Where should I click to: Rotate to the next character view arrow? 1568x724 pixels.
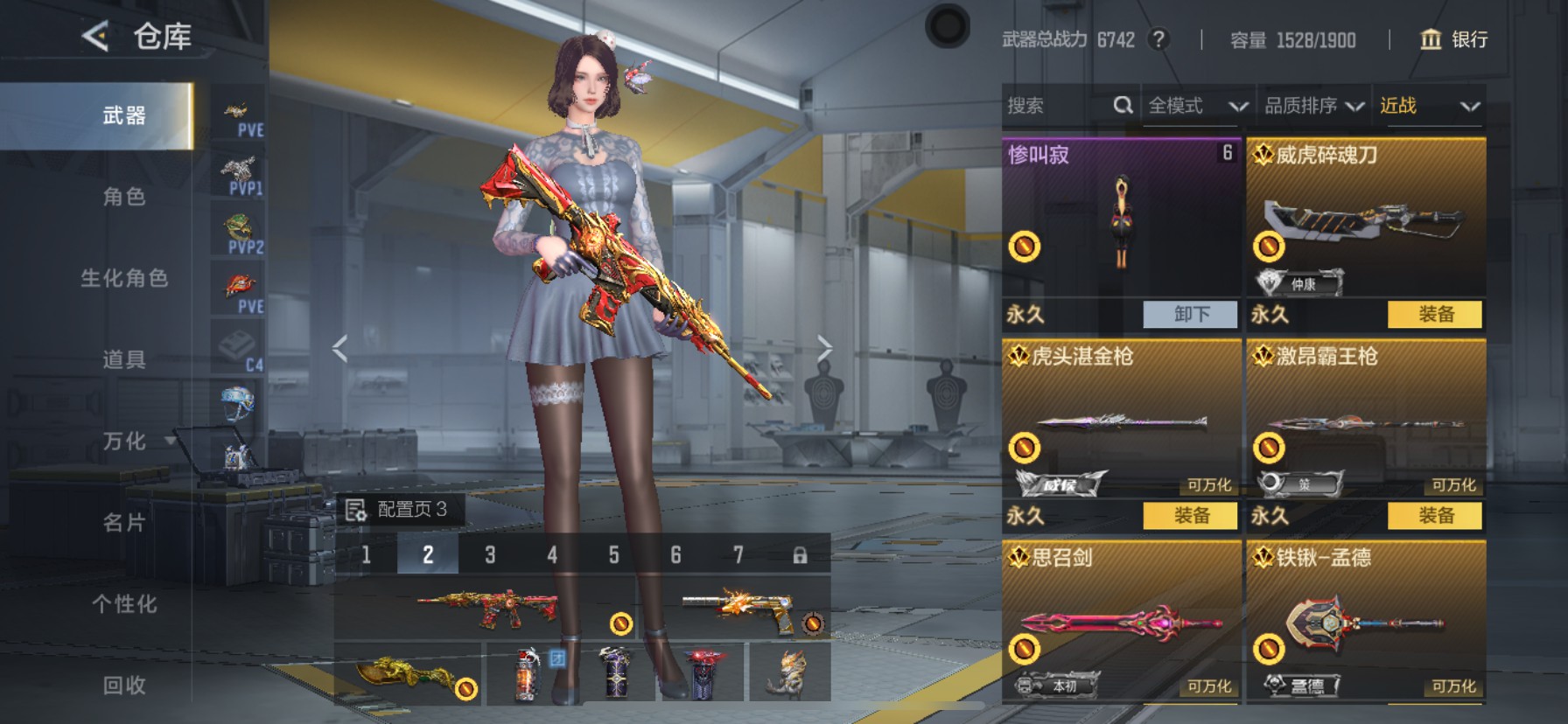coord(824,349)
